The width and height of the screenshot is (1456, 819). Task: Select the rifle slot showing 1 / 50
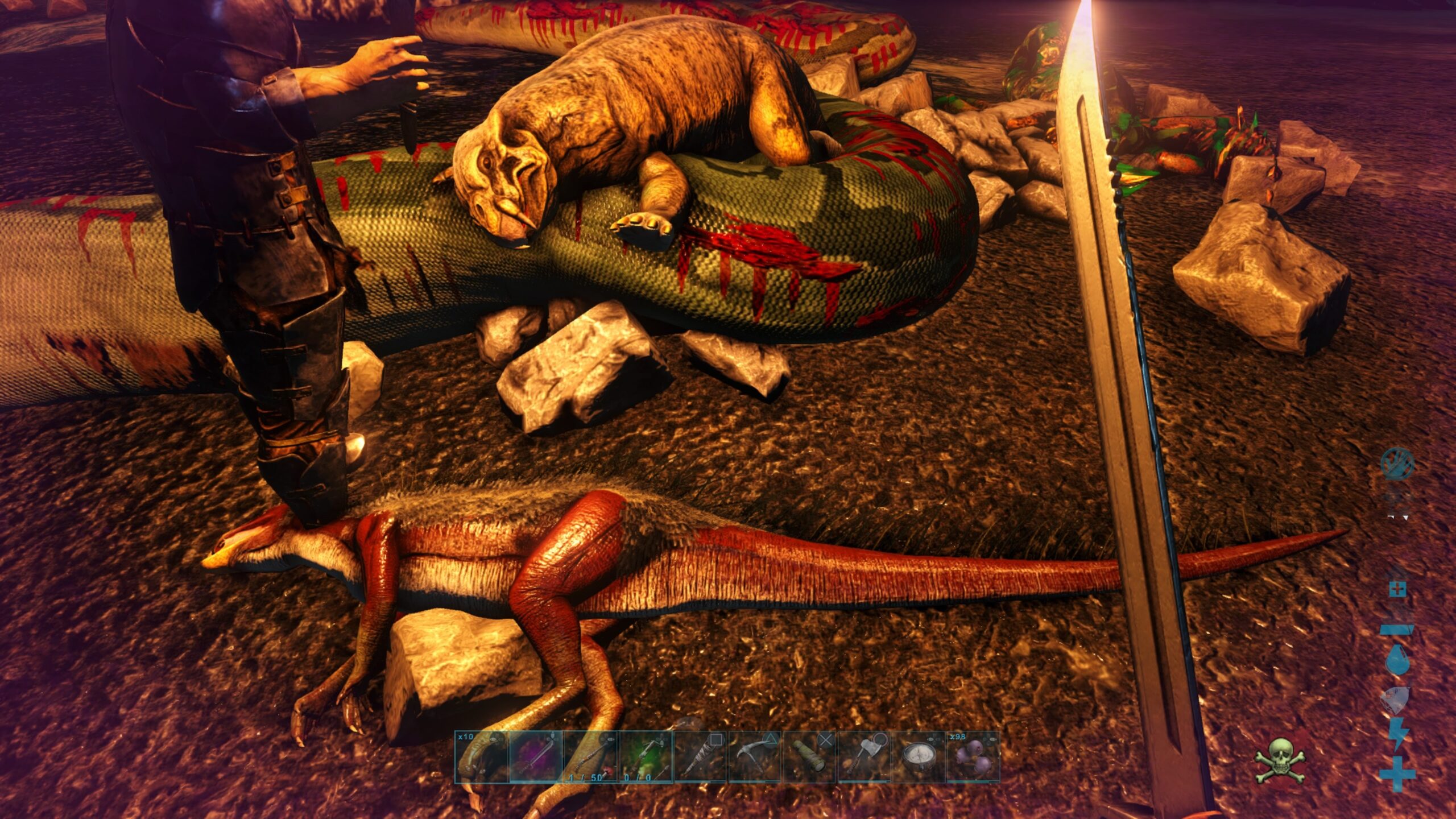coord(590,757)
